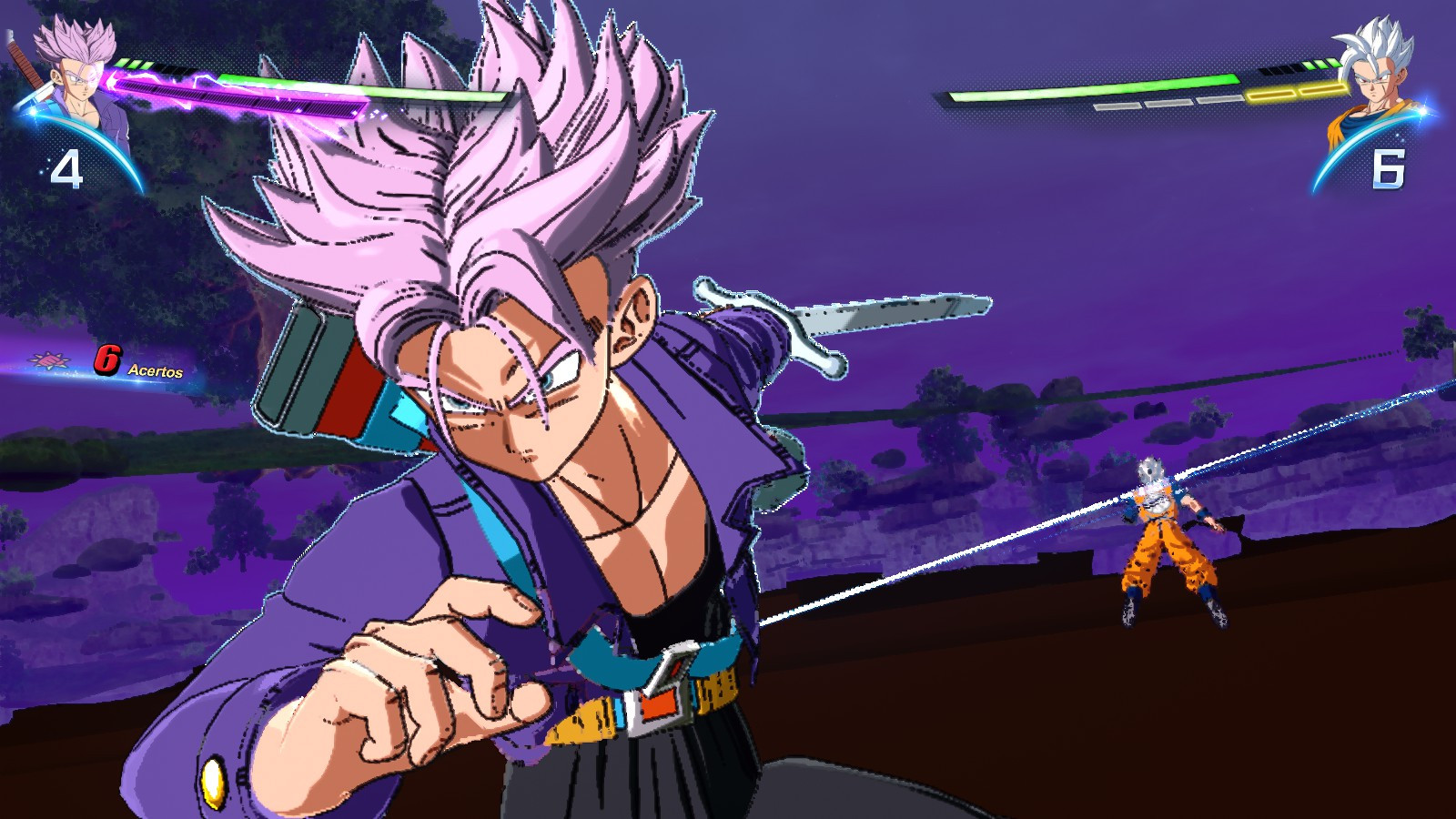Viewport: 1456px width, 819px height.
Task: Click the Acertos combo label
Action: click(x=155, y=371)
